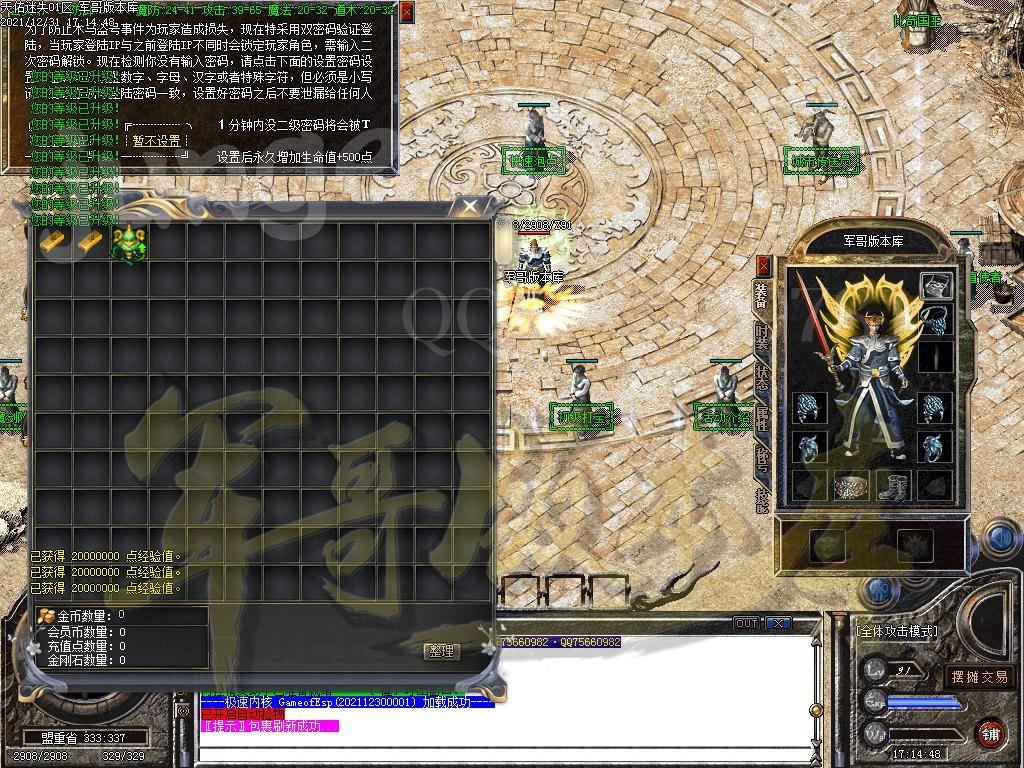The height and width of the screenshot is (768, 1024).
Task: Close the chat box with its X button
Action: pyautogui.click(x=779, y=623)
